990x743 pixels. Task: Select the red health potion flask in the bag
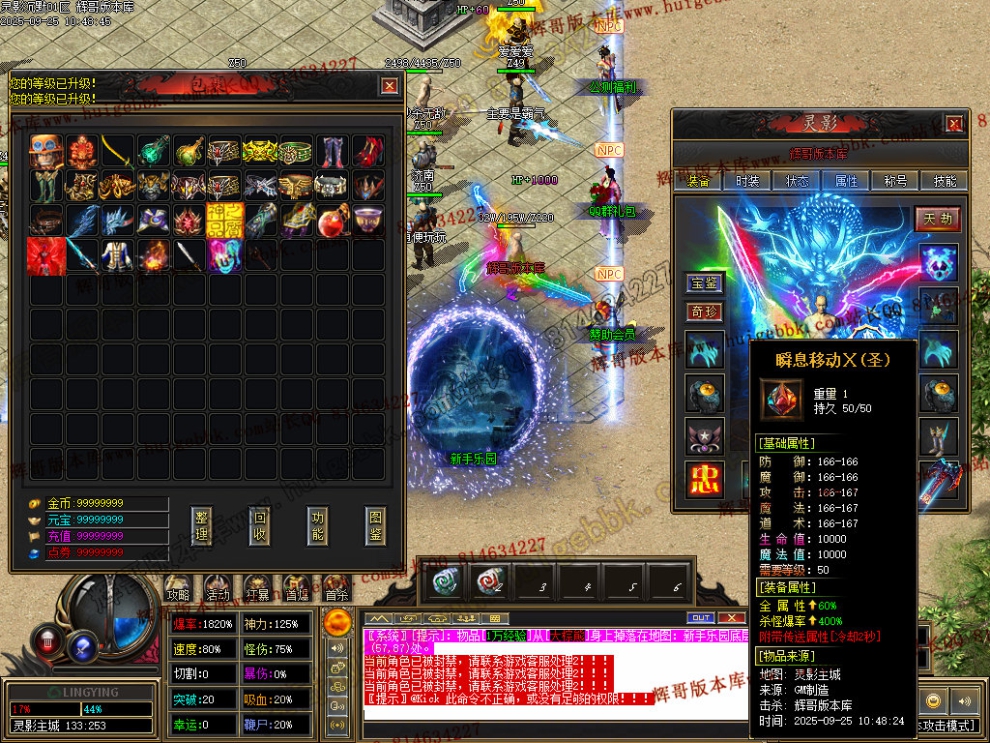pos(332,221)
